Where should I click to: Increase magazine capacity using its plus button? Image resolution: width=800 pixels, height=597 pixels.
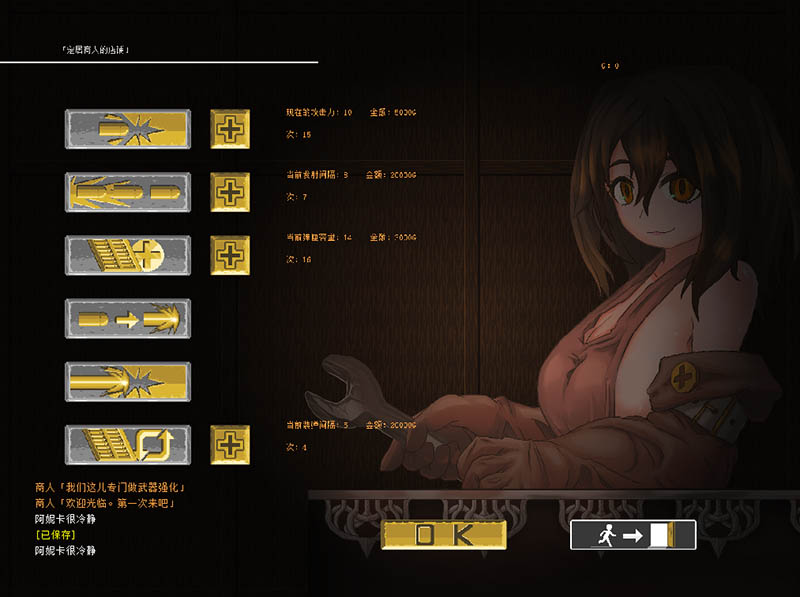[x=230, y=255]
